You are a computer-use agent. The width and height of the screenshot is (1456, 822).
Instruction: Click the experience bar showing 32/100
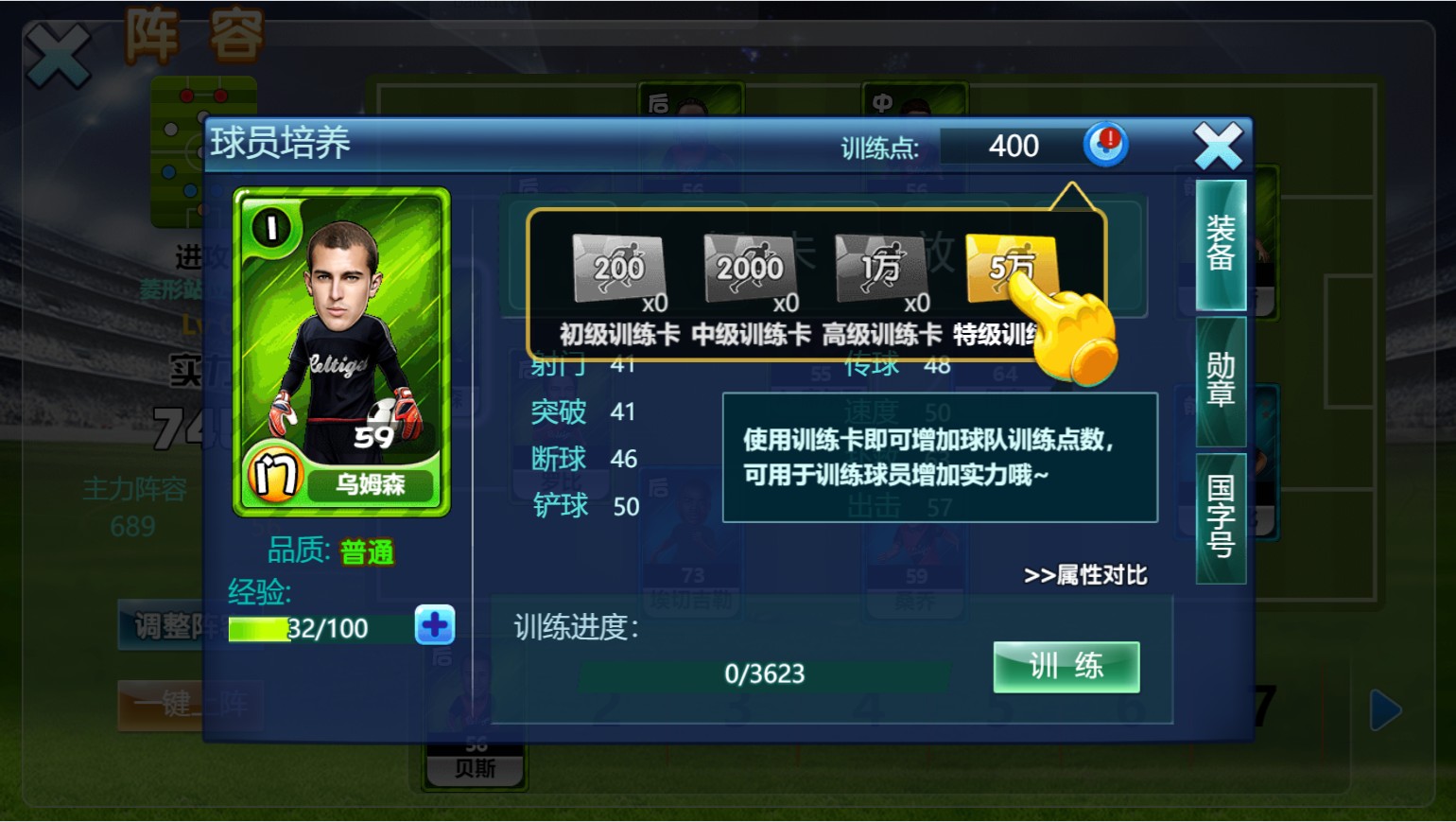pos(312,626)
